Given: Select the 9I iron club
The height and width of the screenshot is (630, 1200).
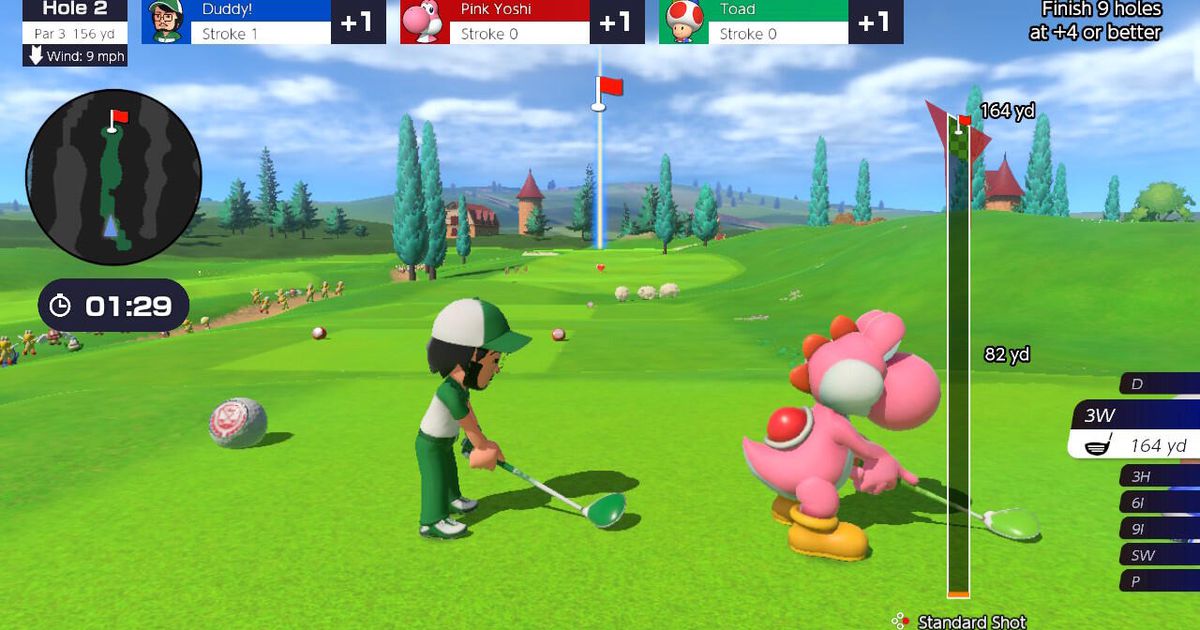Looking at the screenshot, I should pyautogui.click(x=1160, y=529).
